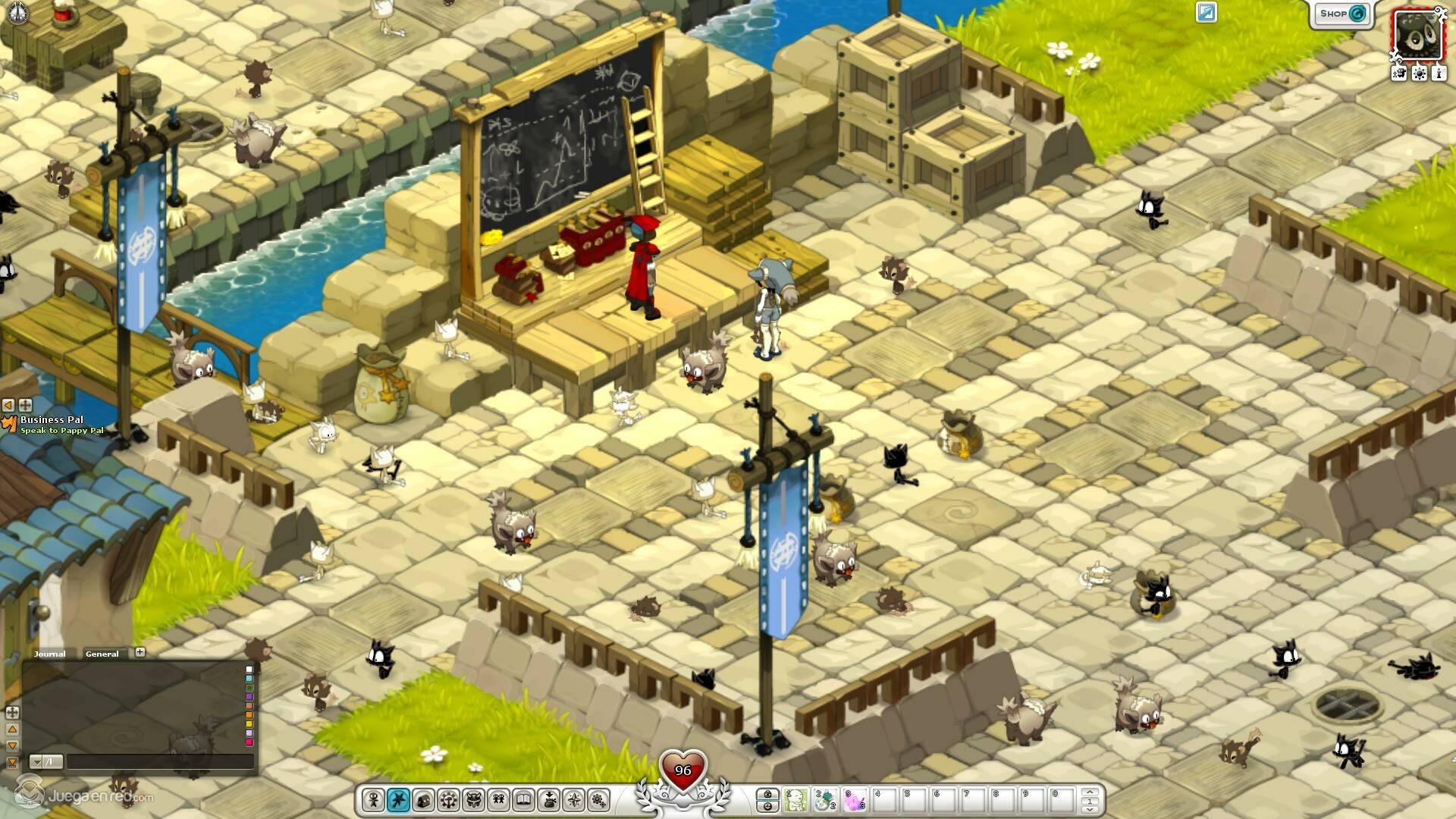Open the chat channel dropdown
This screenshot has height=819, width=1456.
point(36,761)
